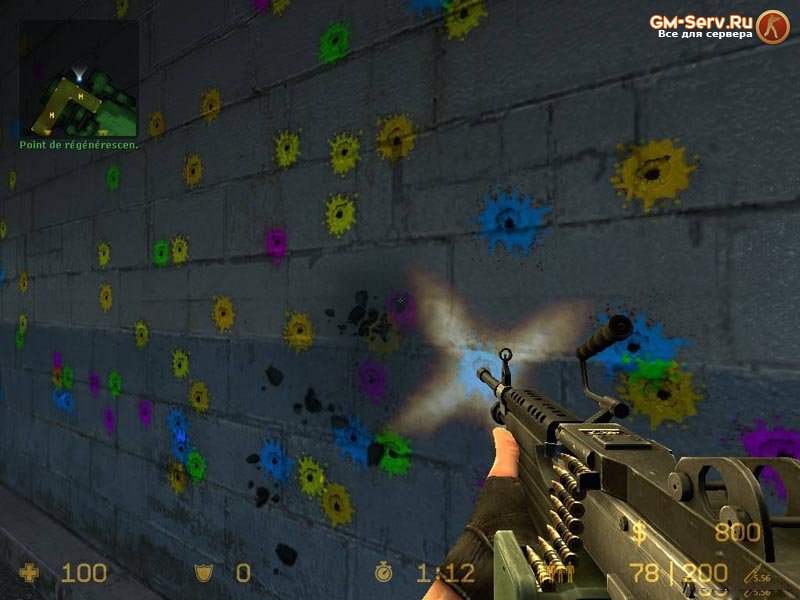The image size is (800, 600).
Task: Click the radar minimap
Action: pyautogui.click(x=79, y=79)
